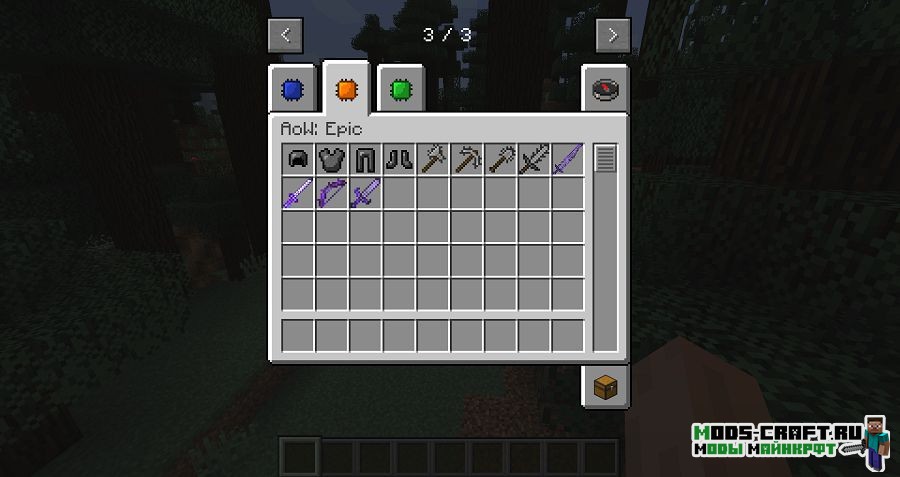Take the dark spiked sword

535,159
